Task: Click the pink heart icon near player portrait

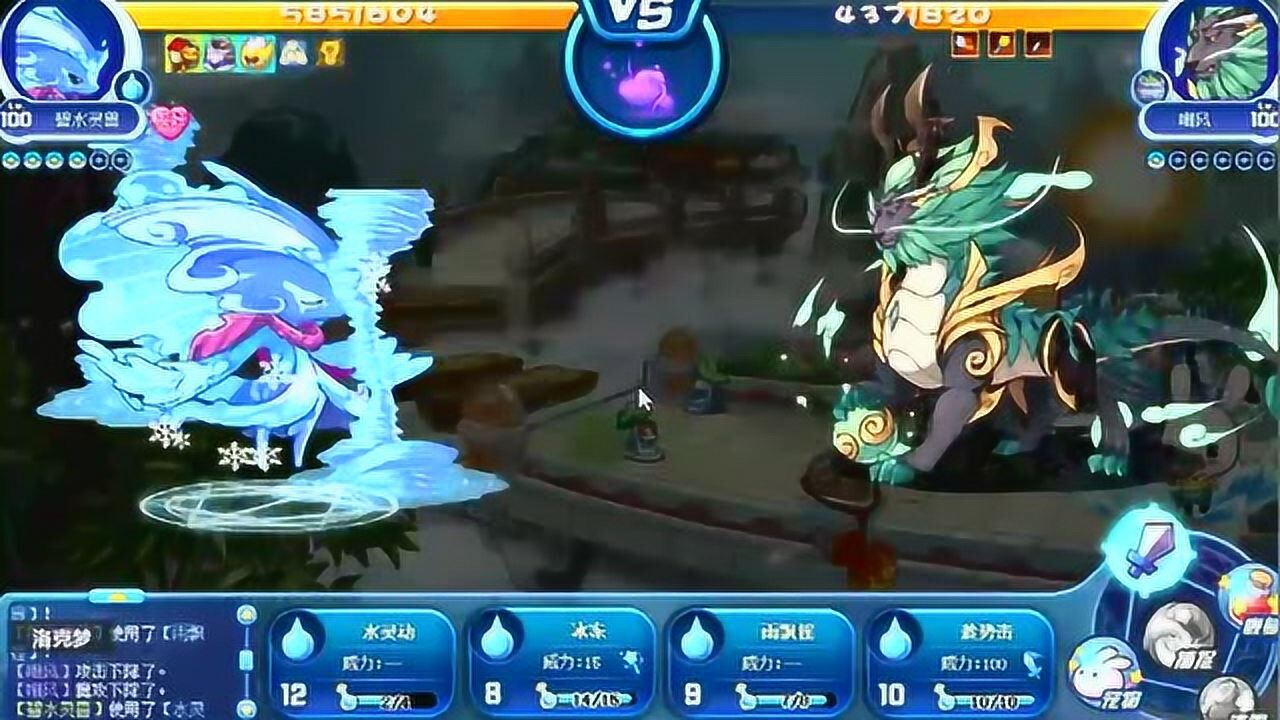Action: 170,119
